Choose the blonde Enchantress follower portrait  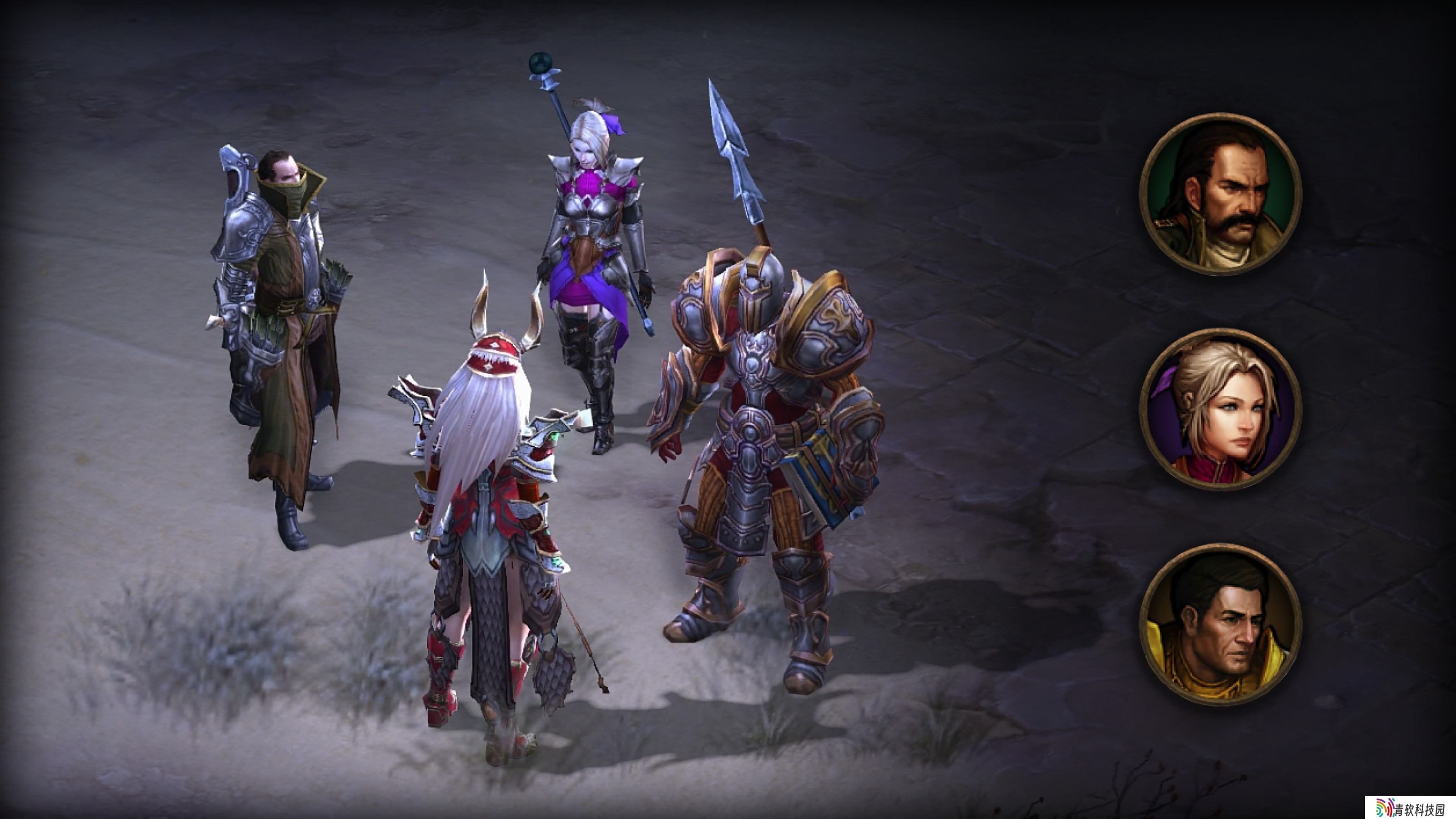[x=1220, y=409]
